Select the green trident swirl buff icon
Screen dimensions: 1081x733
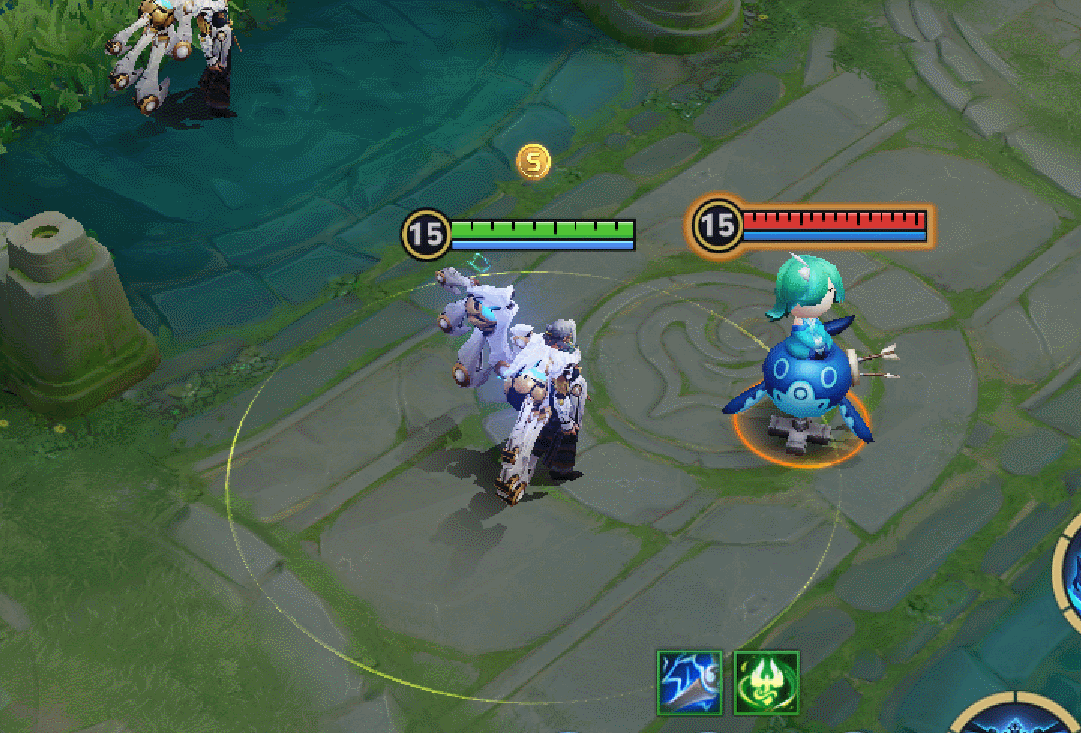[x=766, y=683]
